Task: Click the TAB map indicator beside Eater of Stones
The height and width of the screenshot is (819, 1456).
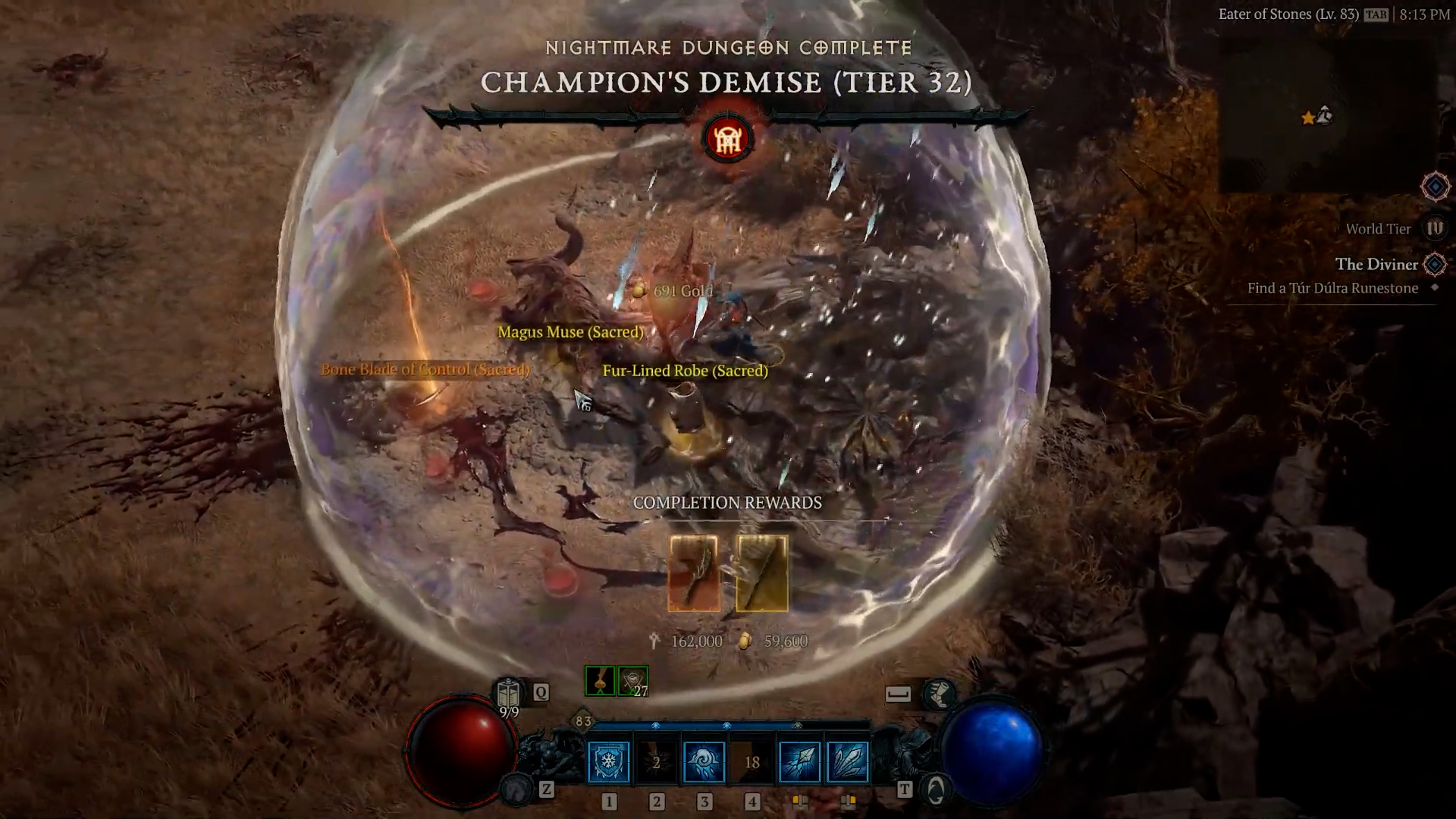Action: [1376, 14]
